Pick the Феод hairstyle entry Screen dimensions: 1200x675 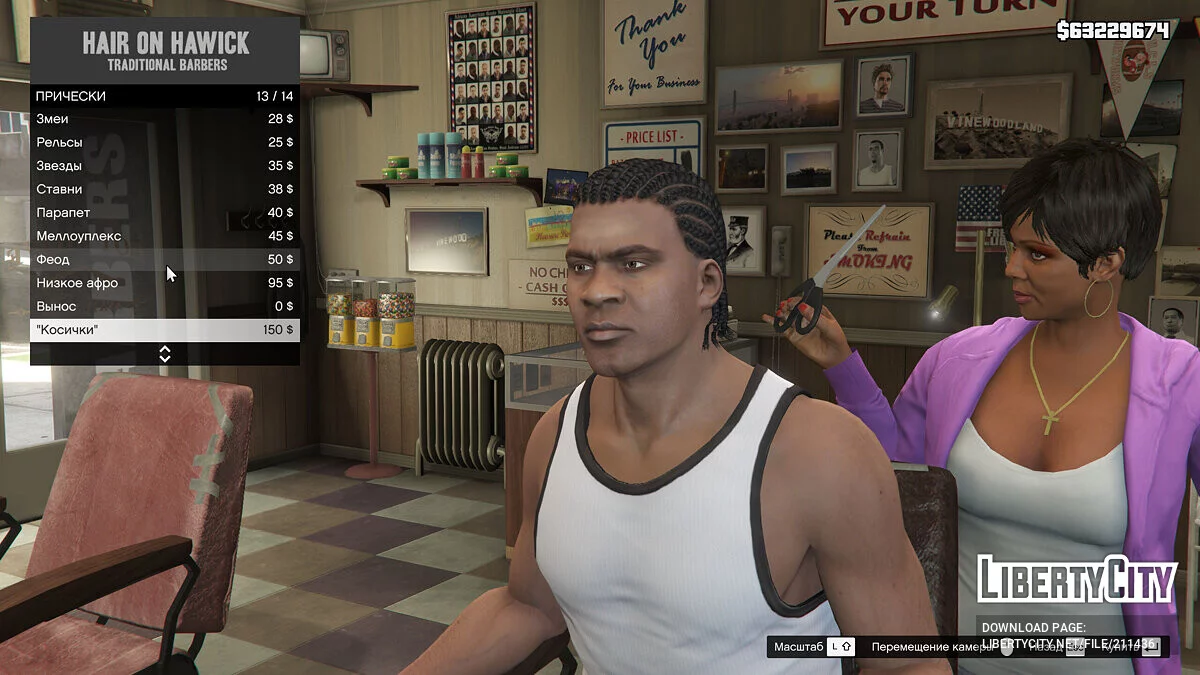click(164, 260)
